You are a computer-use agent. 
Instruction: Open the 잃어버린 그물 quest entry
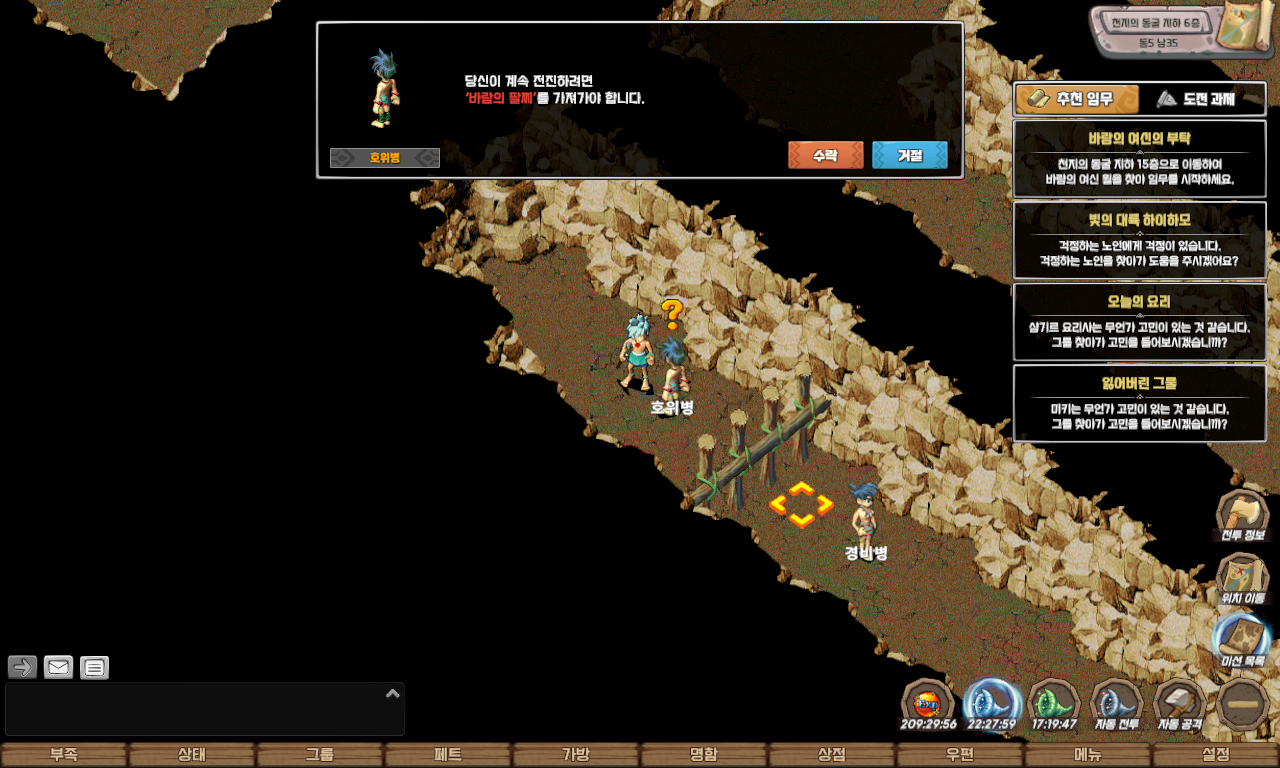1139,403
